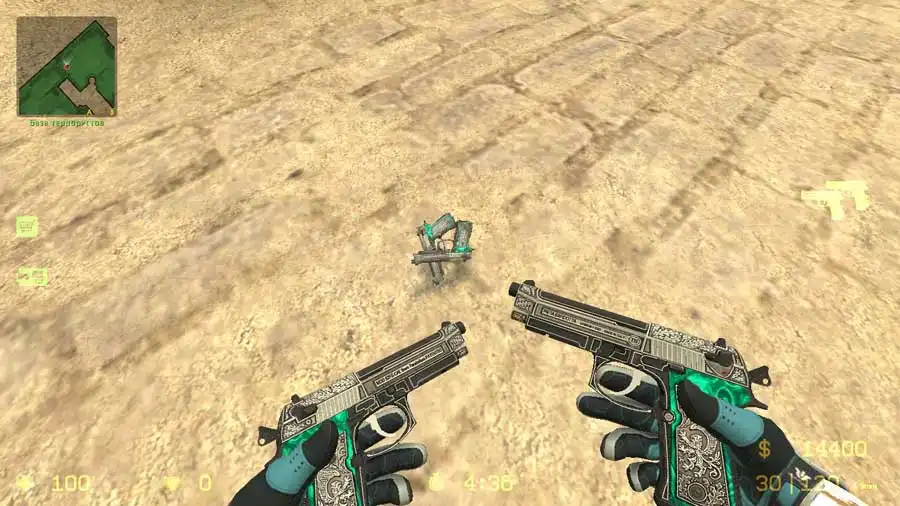The width and height of the screenshot is (900, 506).
Task: Select the dual pistols weapon icon
Action: pos(834,198)
